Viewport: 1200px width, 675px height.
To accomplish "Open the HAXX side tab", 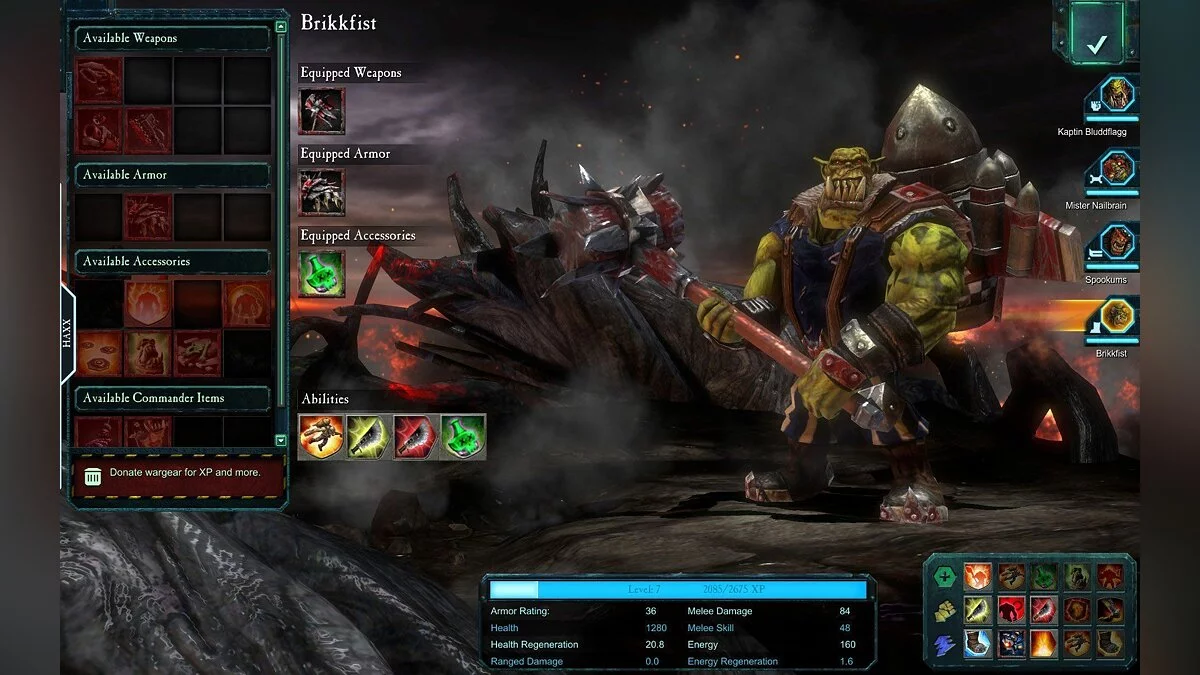I will [67, 333].
